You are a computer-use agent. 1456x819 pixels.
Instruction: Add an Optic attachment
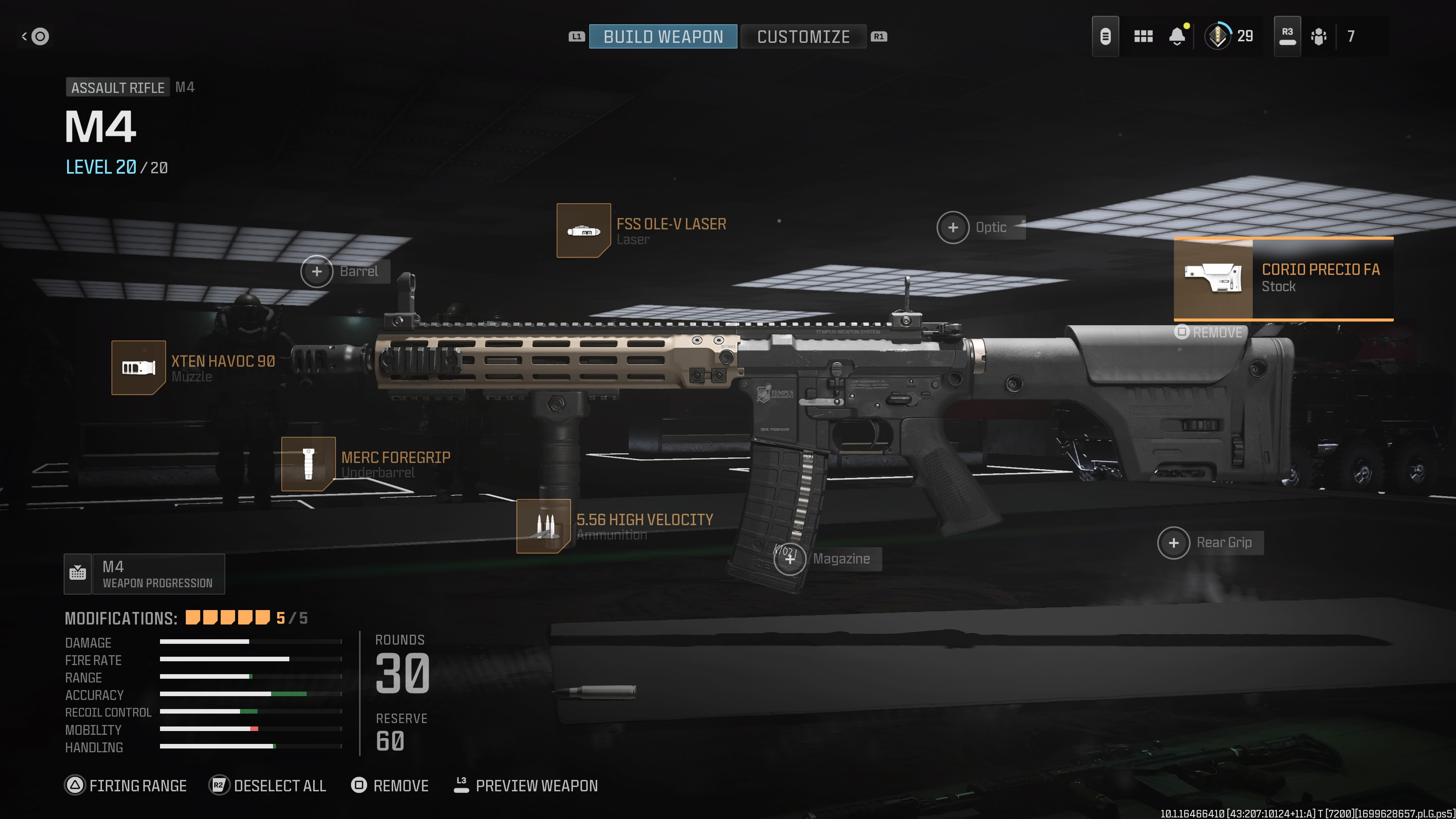point(953,227)
